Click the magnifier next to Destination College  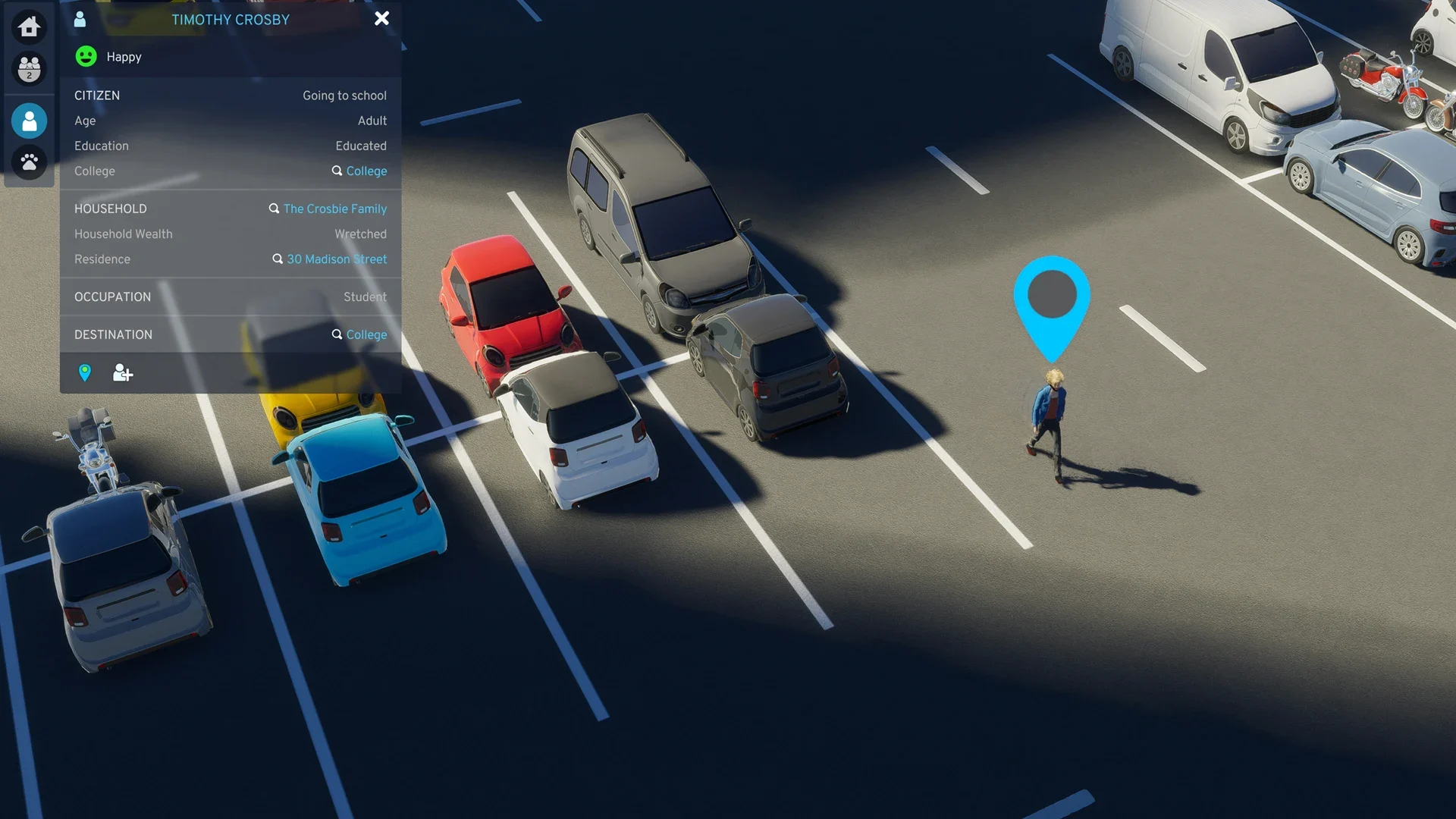tap(337, 334)
